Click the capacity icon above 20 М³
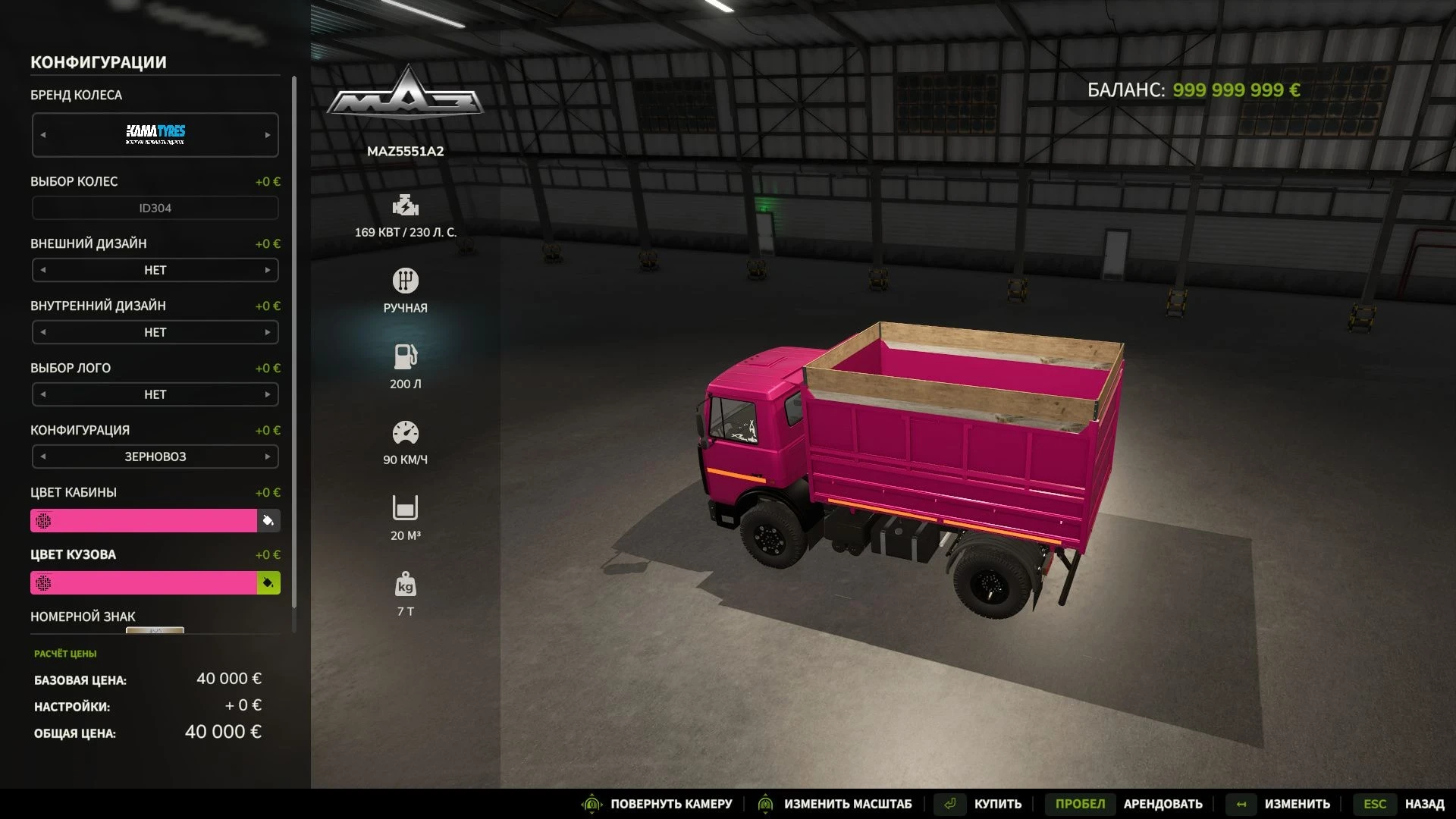1456x819 pixels. click(x=406, y=508)
